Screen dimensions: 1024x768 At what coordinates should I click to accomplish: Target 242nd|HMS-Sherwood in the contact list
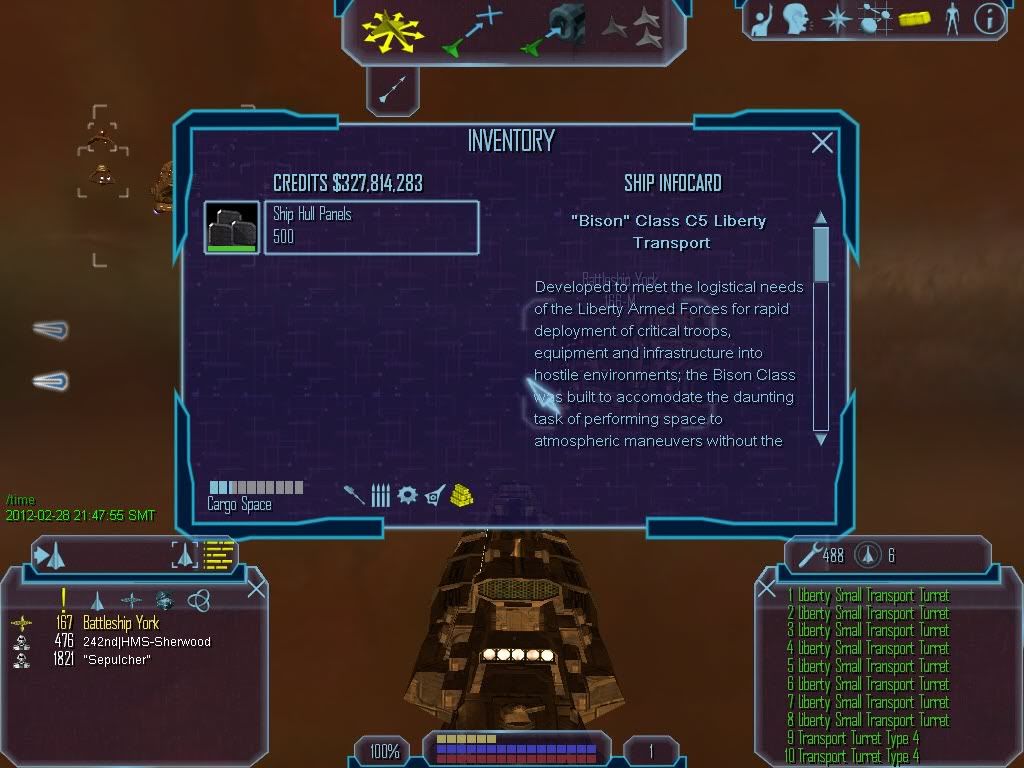(146, 641)
